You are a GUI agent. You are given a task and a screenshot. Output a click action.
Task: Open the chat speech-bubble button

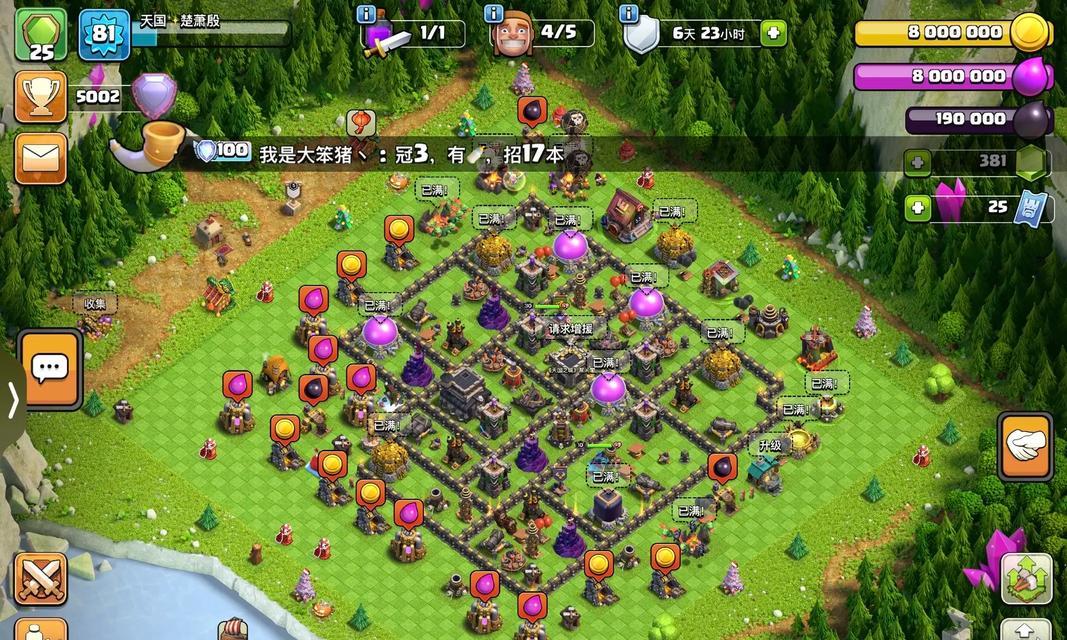coord(49,369)
